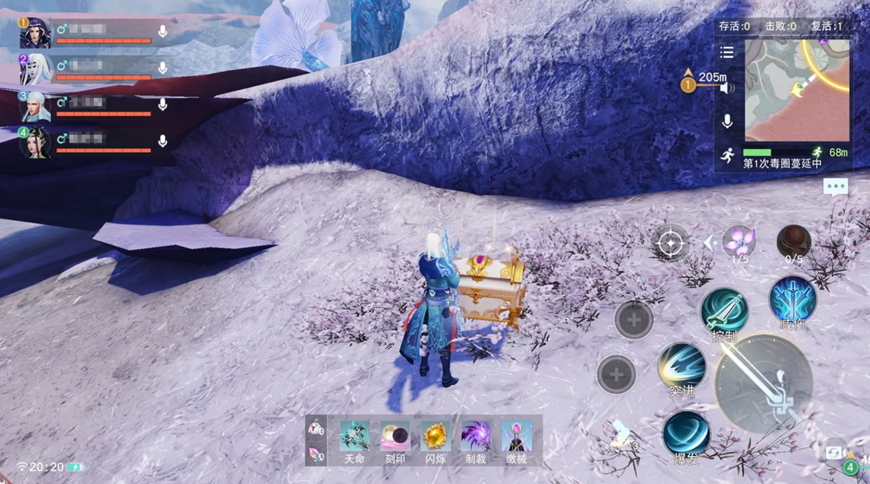Tap the crosshair target lock button

tap(670, 241)
